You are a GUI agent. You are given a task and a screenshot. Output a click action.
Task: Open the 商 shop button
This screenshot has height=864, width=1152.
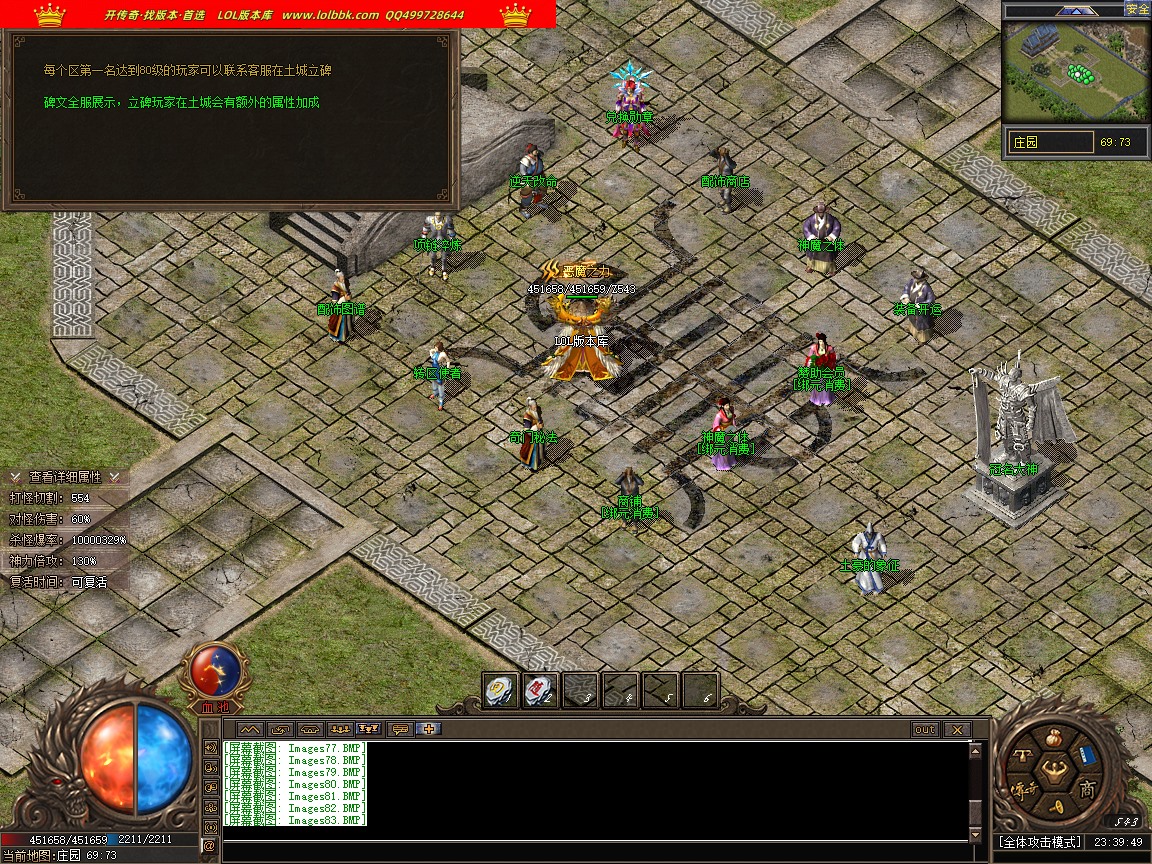pyautogui.click(x=1086, y=790)
